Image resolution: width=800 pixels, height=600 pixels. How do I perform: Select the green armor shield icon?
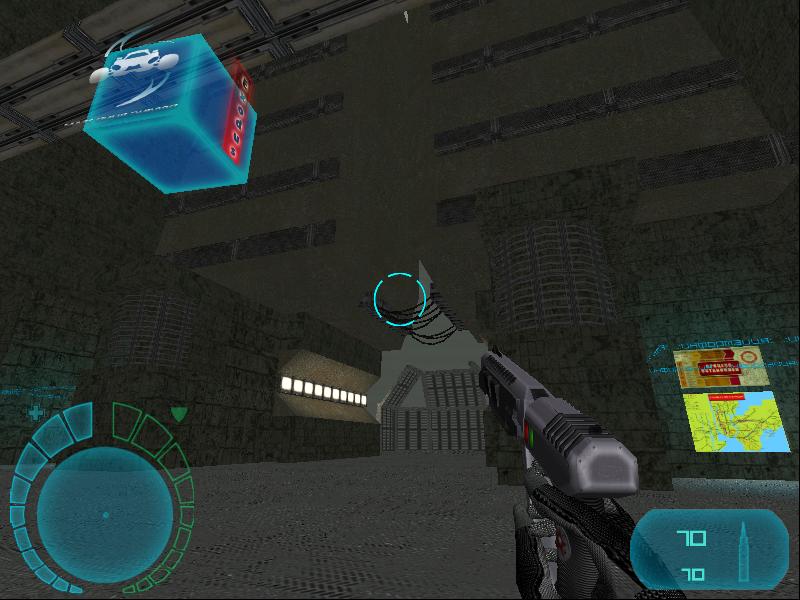coord(178,412)
